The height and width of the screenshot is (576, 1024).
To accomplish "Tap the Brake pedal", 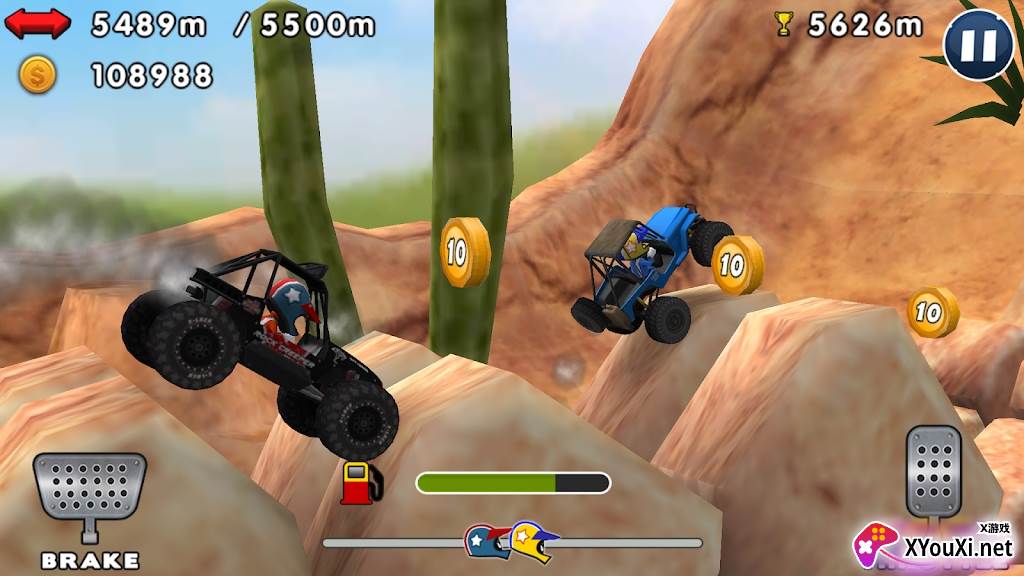I will click(89, 491).
